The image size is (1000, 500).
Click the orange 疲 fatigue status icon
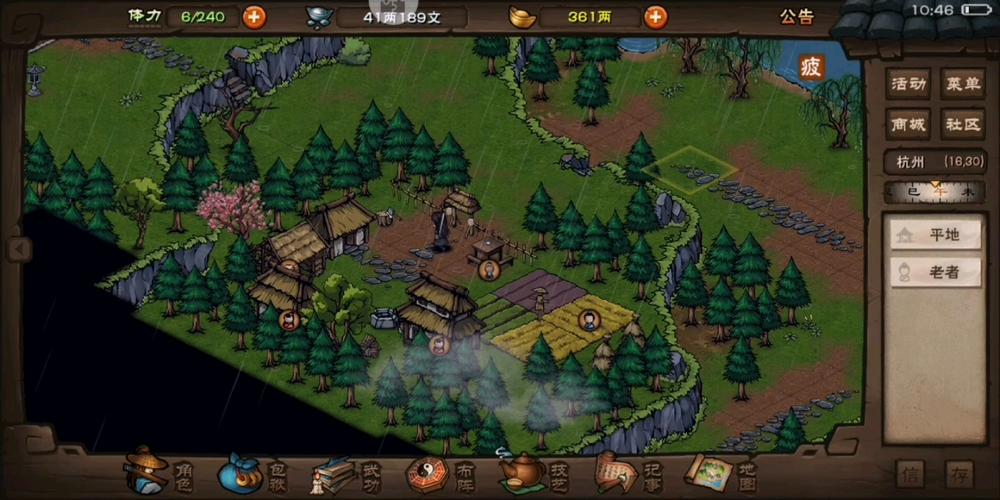[x=811, y=68]
